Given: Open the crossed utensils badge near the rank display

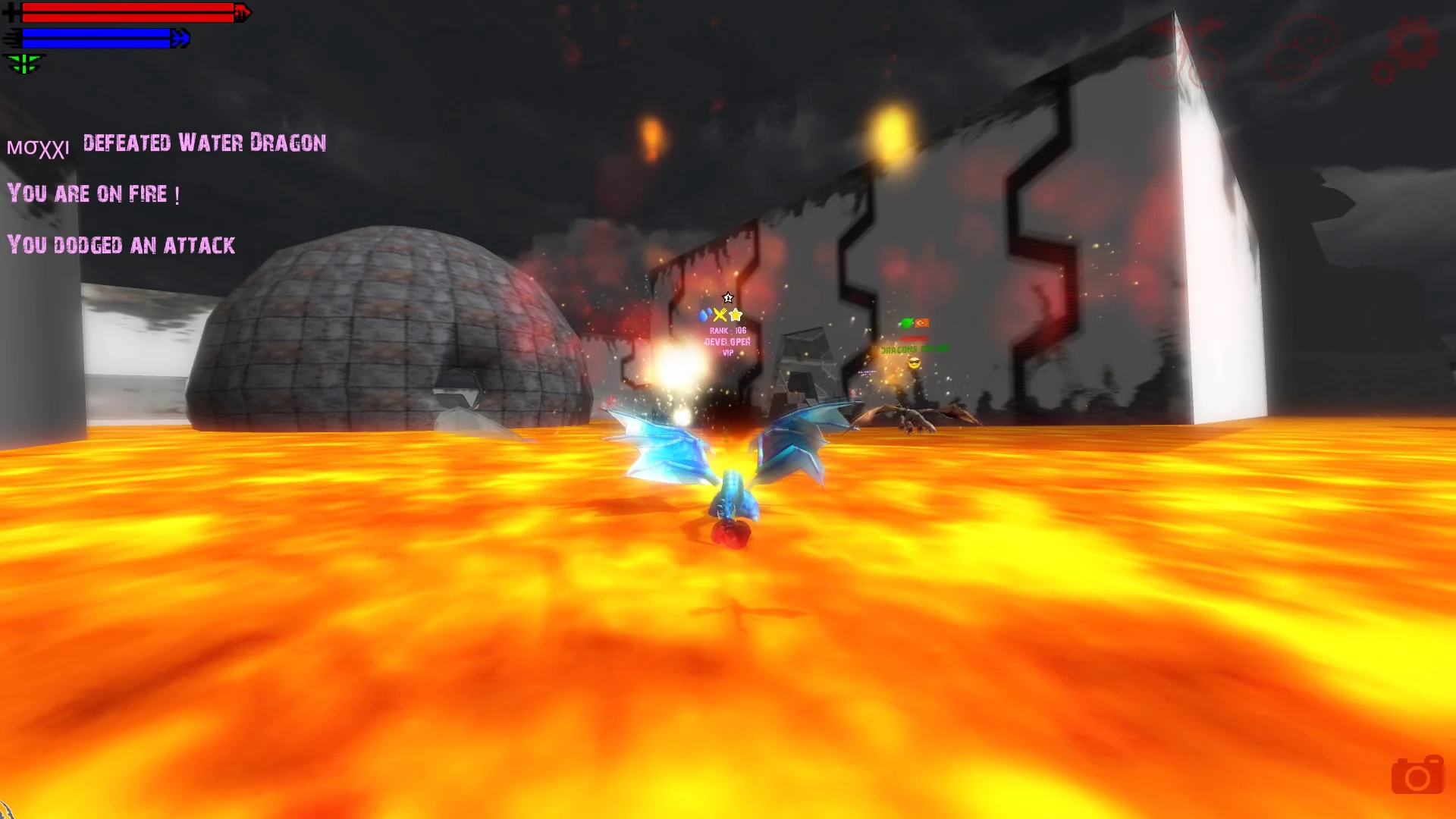Looking at the screenshot, I should 720,315.
